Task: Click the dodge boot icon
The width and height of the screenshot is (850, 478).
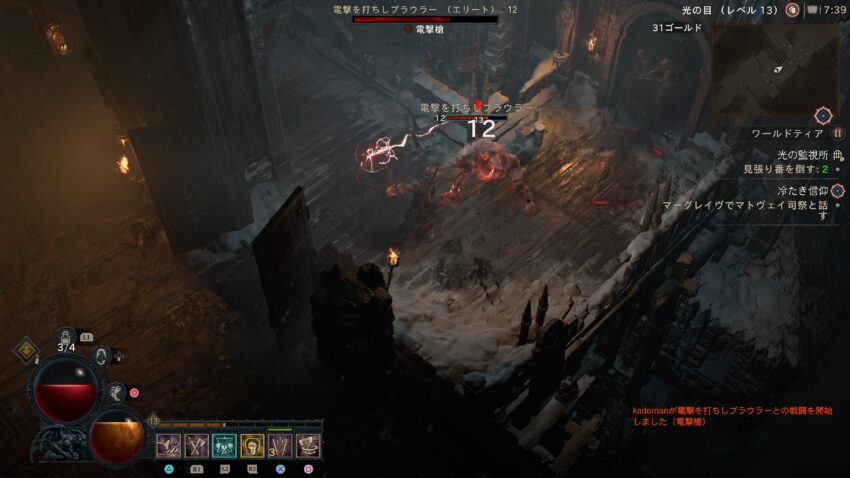Action: (116, 393)
